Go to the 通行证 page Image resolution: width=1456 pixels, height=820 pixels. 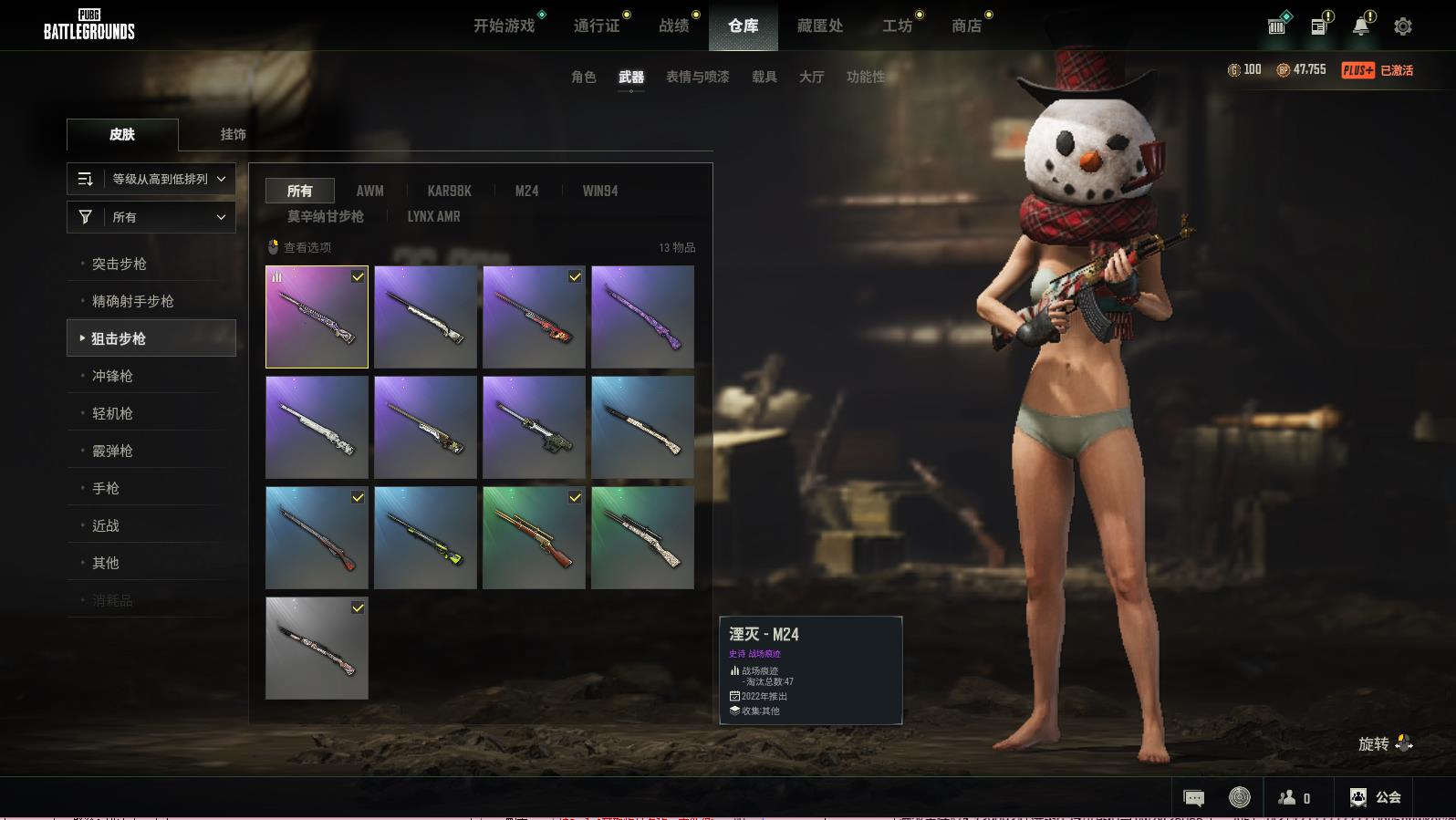click(x=597, y=26)
